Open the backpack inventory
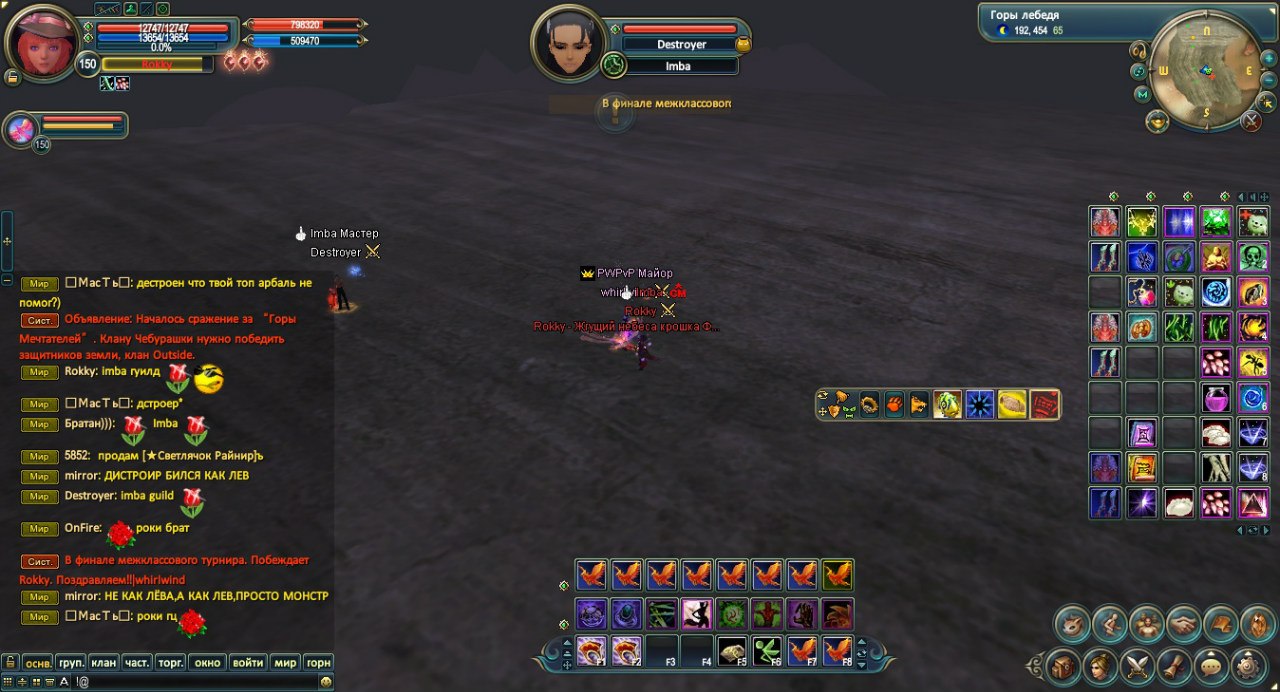 (1064, 665)
